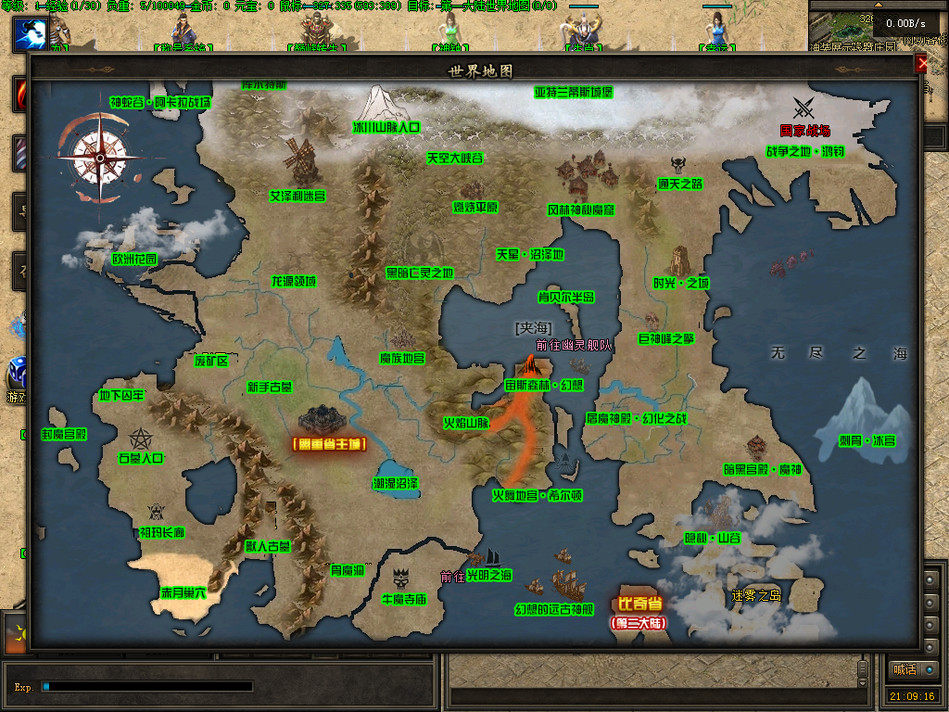The image size is (949, 712).
Task: Choose 火焰山脉 on the map
Action: (466, 423)
